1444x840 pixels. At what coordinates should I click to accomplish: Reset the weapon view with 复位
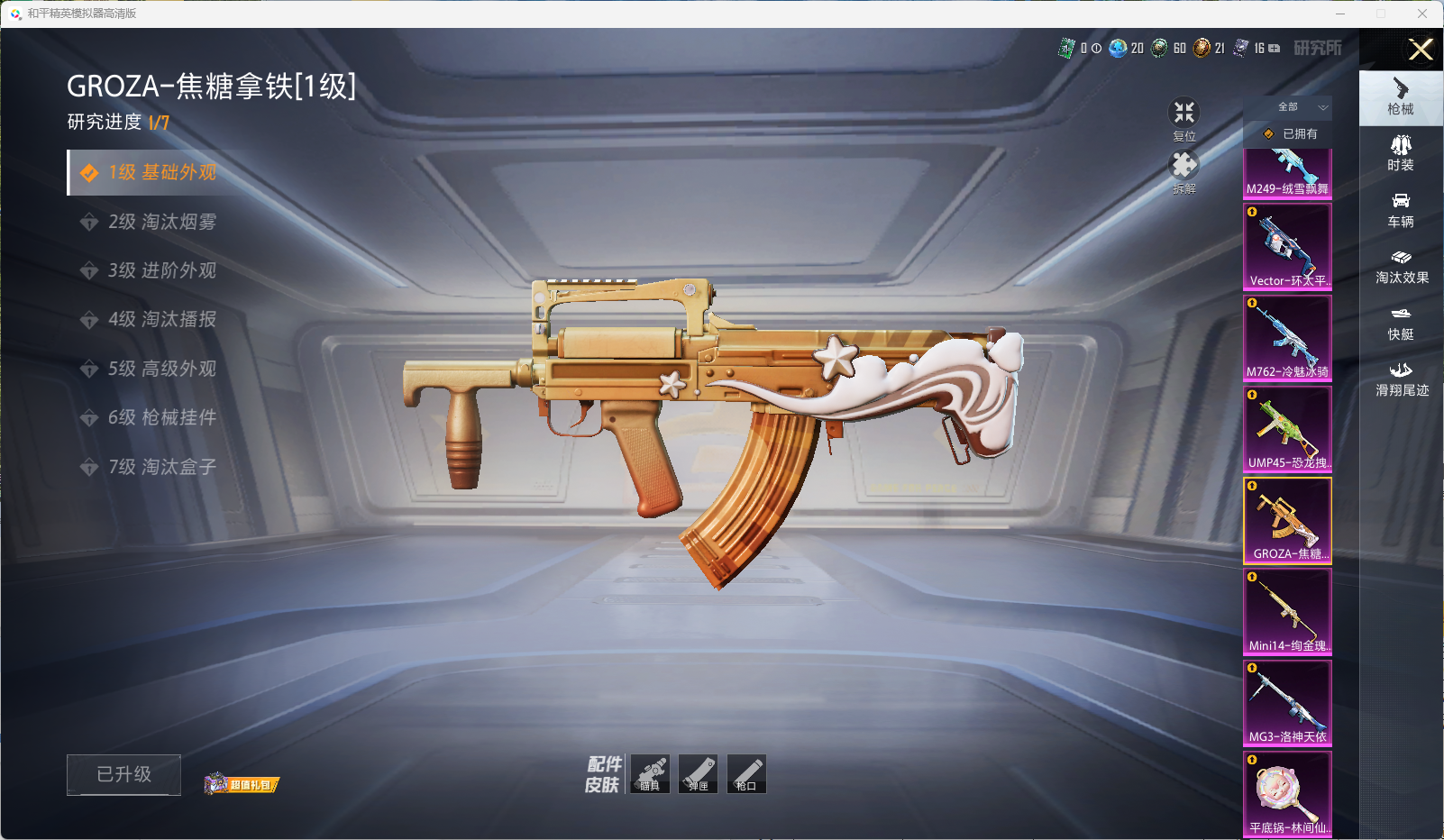(1184, 118)
